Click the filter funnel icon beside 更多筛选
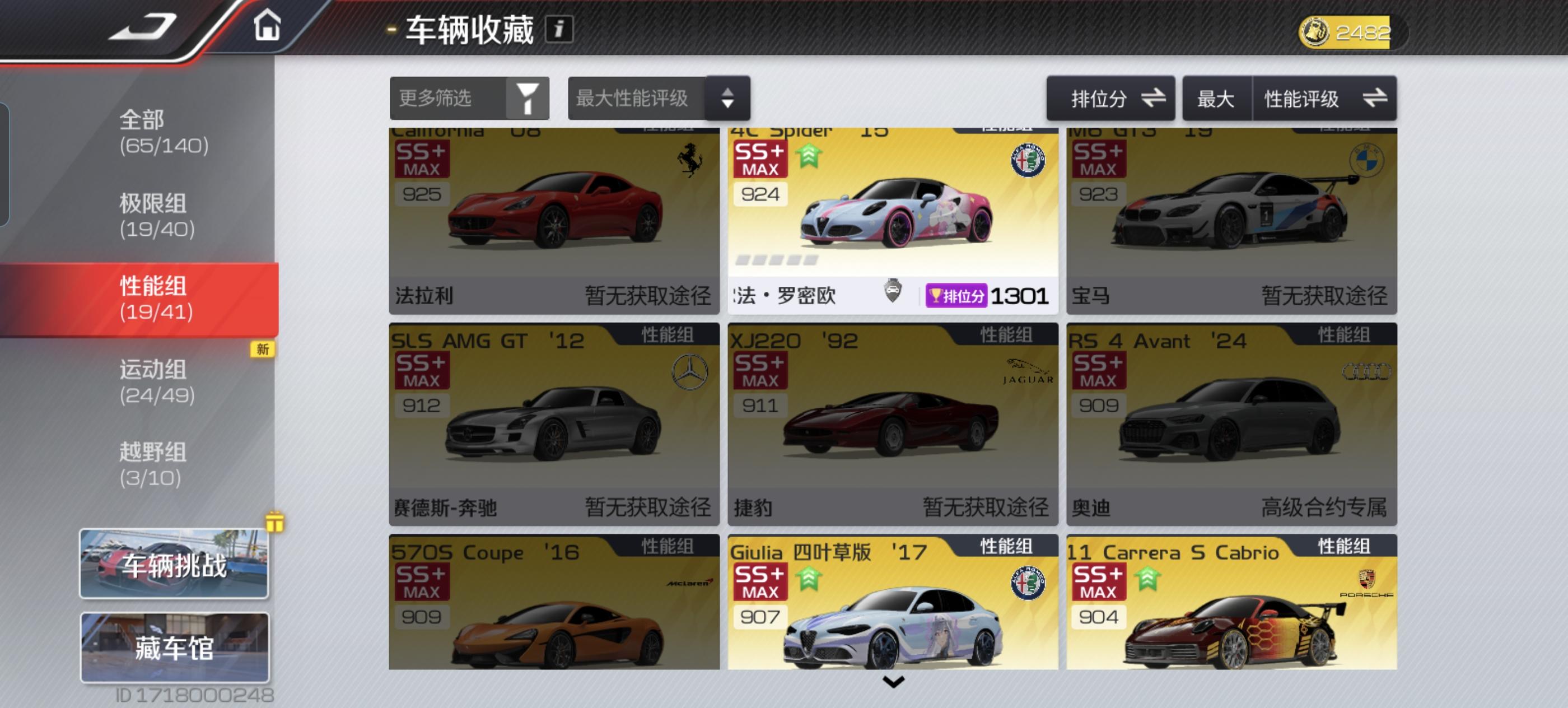 (528, 98)
